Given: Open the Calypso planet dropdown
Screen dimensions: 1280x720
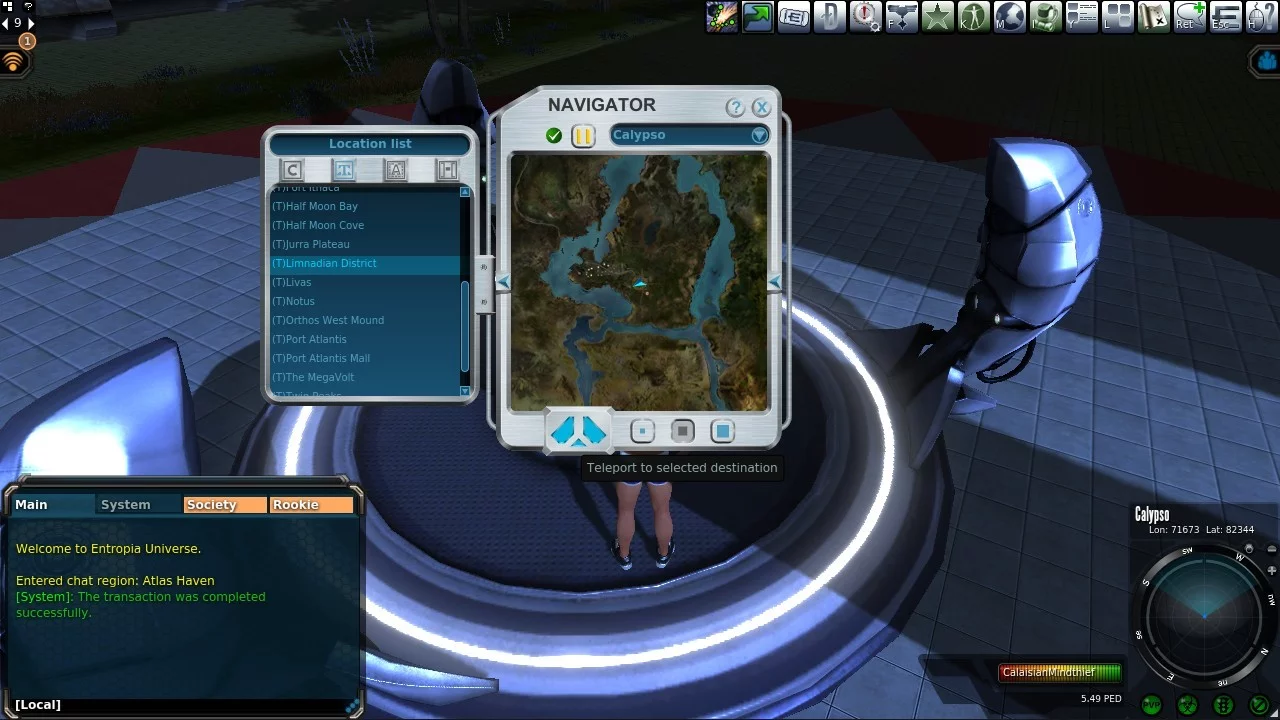Looking at the screenshot, I should click(759, 135).
